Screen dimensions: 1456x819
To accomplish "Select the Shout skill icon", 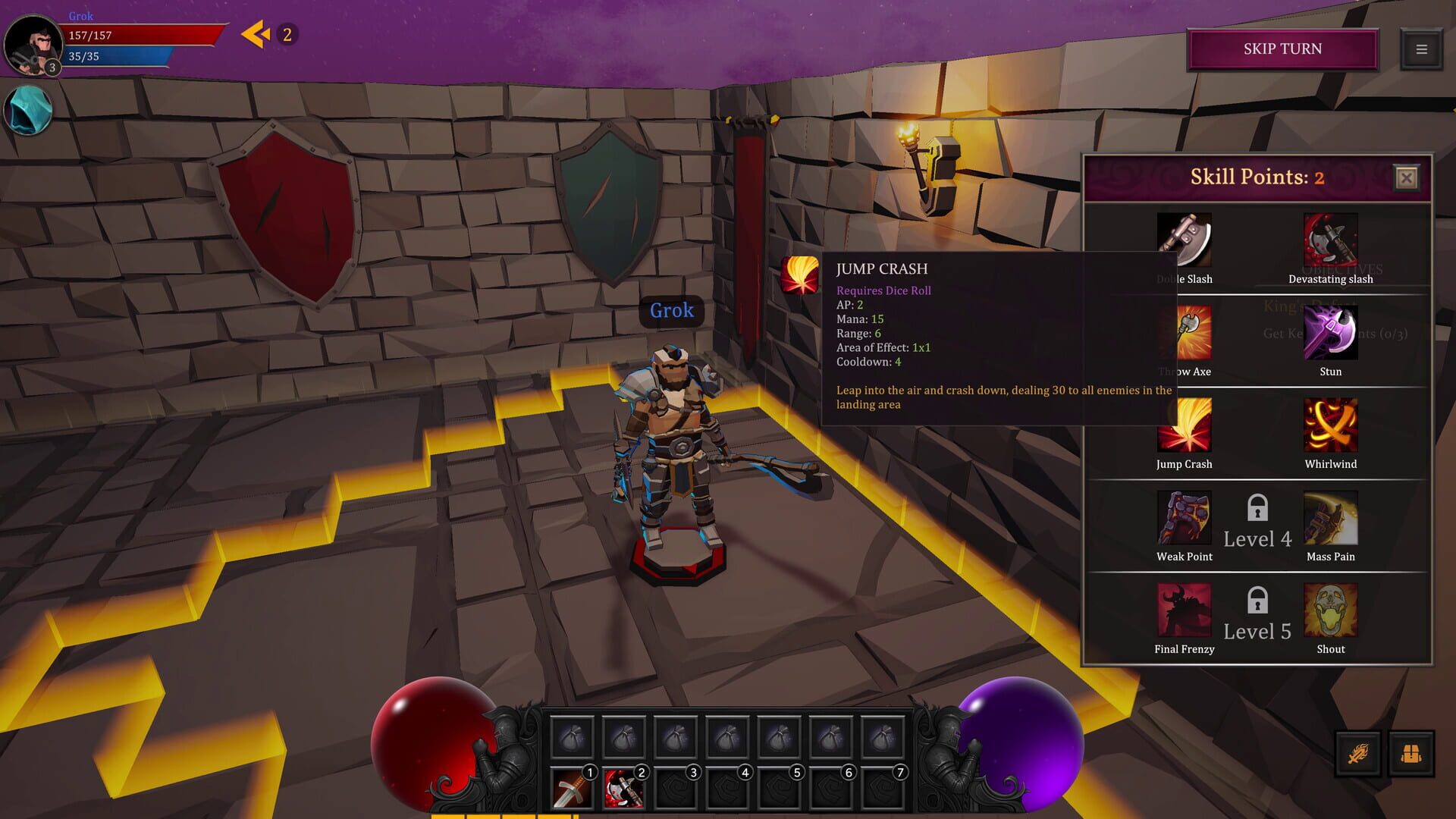I will click(1329, 610).
